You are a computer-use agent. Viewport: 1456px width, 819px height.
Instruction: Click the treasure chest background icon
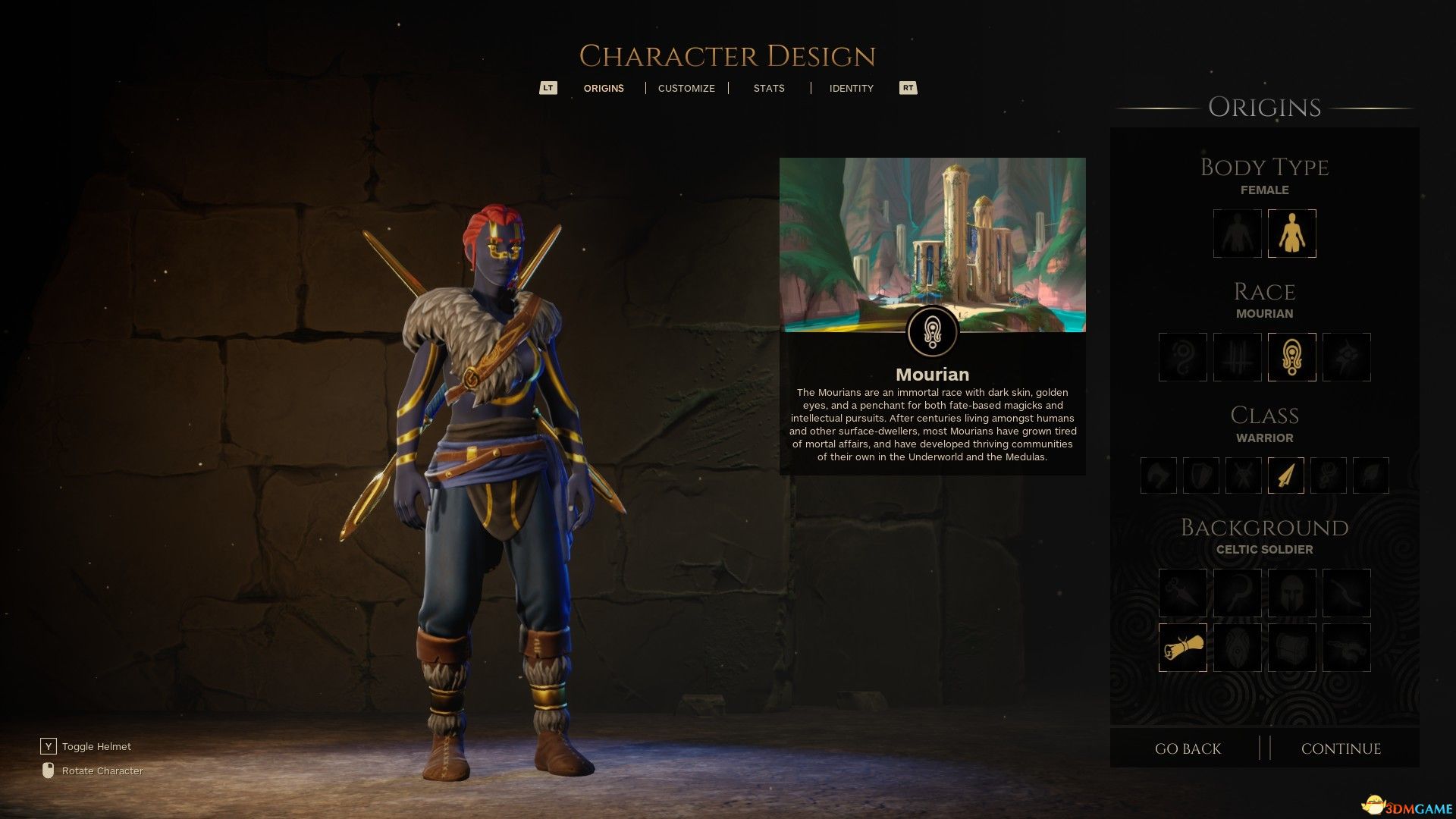pyautogui.click(x=1291, y=648)
